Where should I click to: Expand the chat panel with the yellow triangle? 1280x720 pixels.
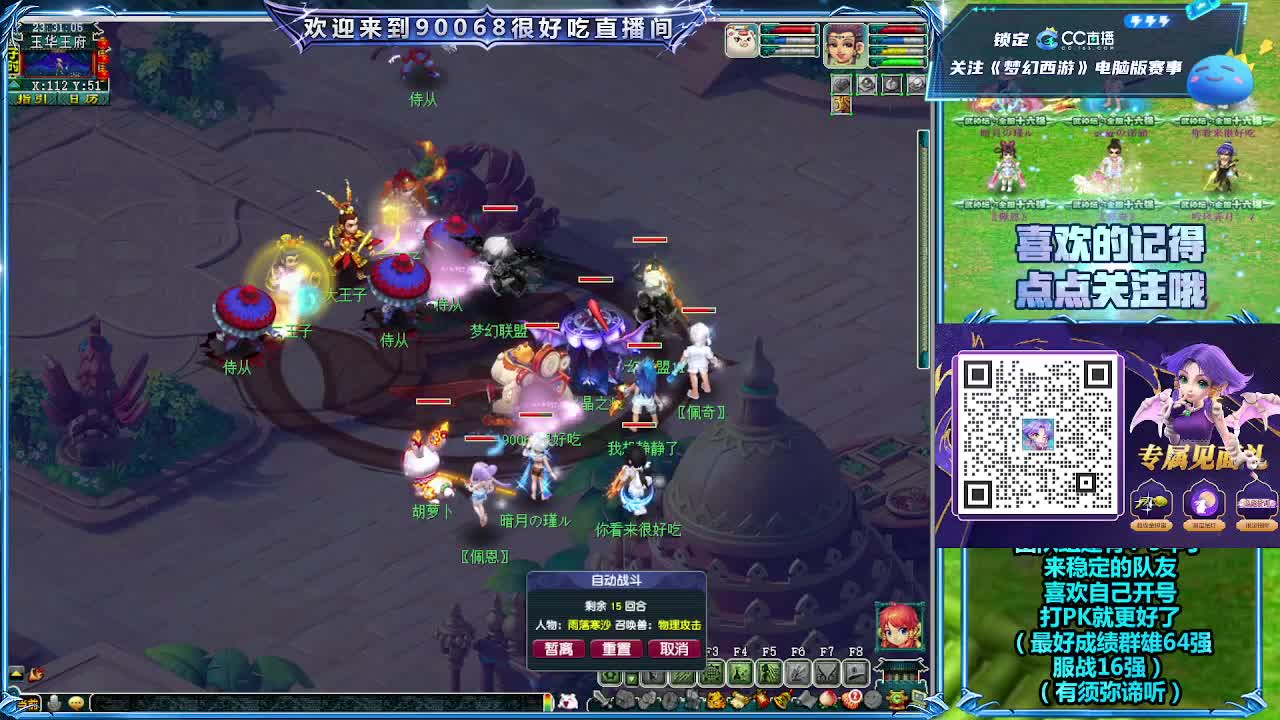coord(16,672)
